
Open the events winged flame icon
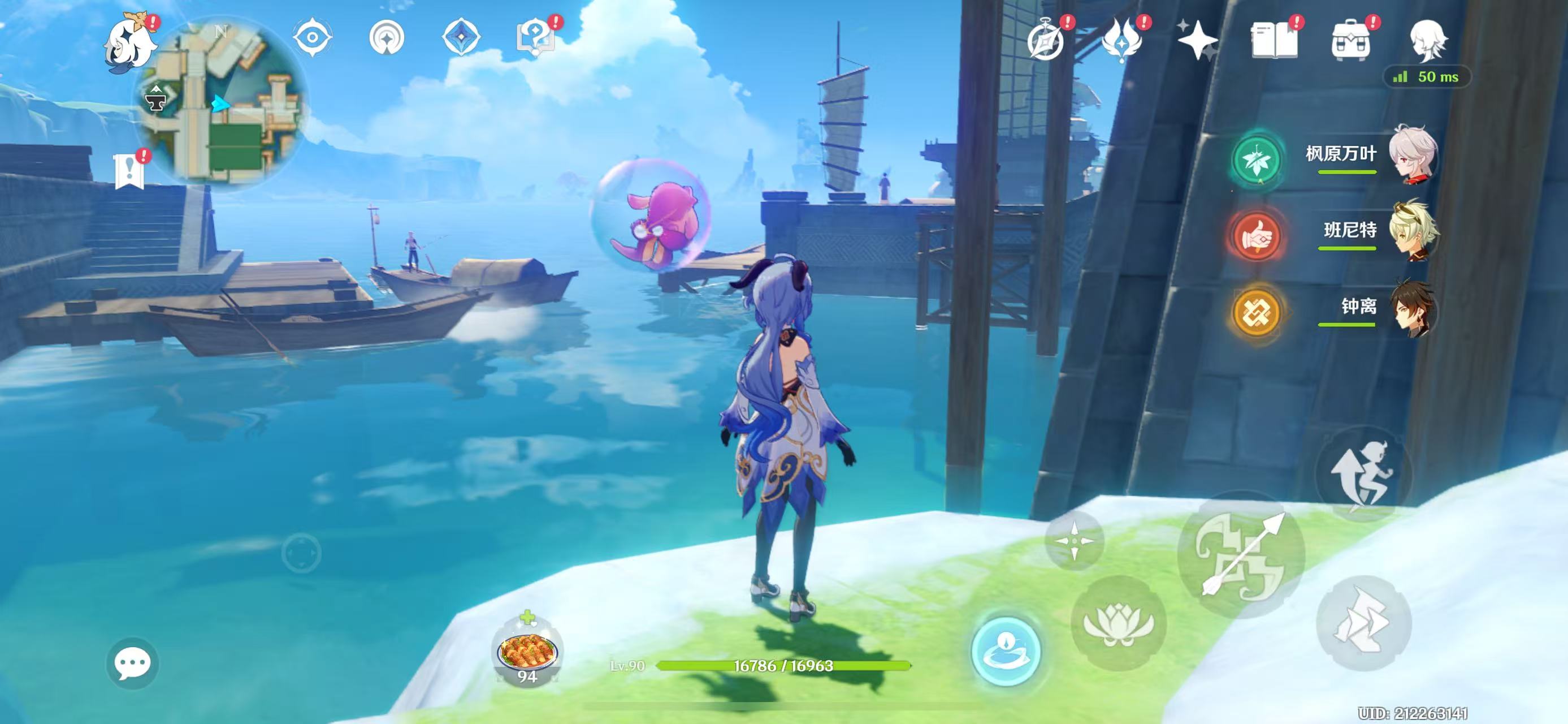pyautogui.click(x=1121, y=40)
